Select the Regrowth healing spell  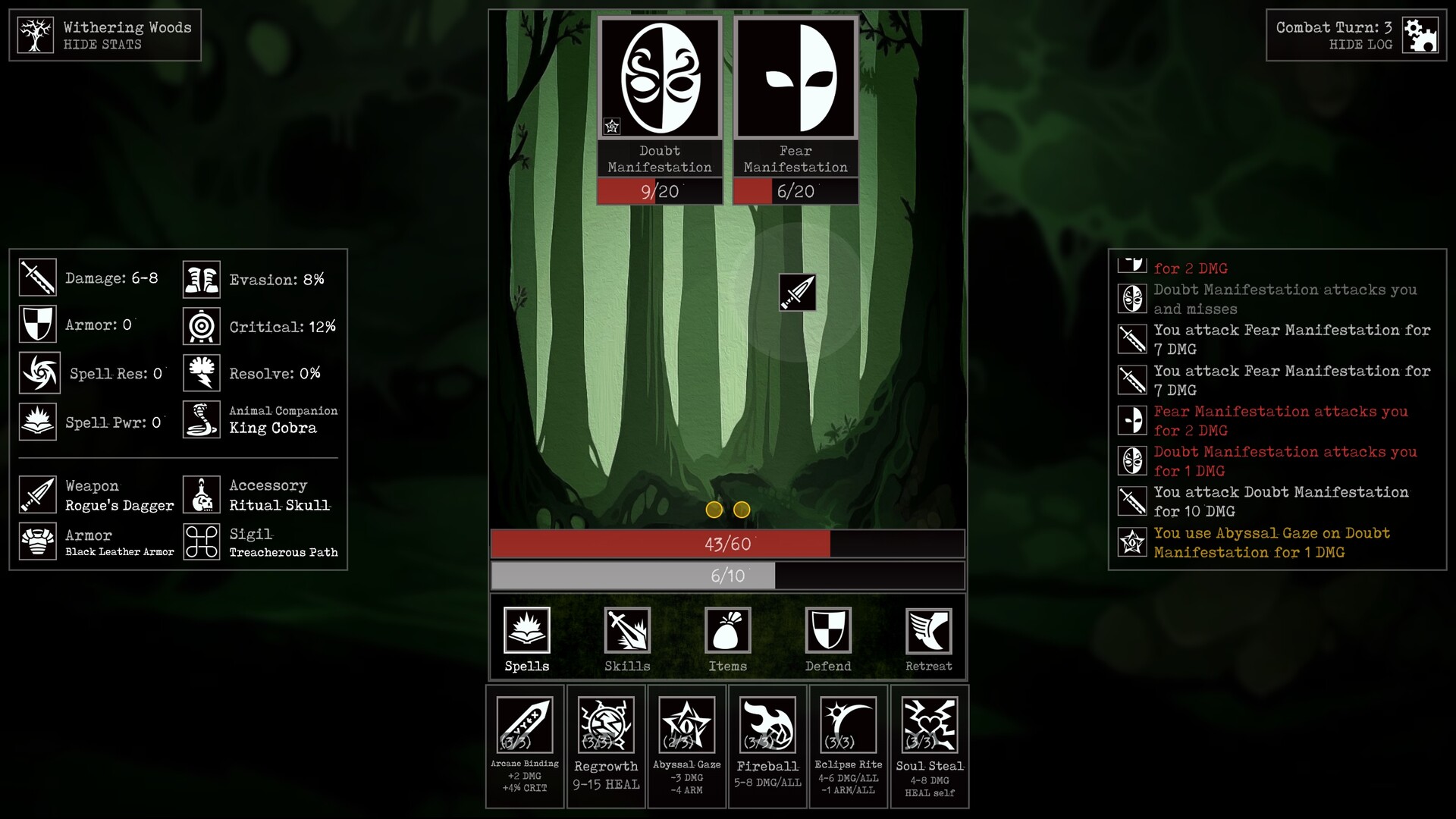pos(606,747)
